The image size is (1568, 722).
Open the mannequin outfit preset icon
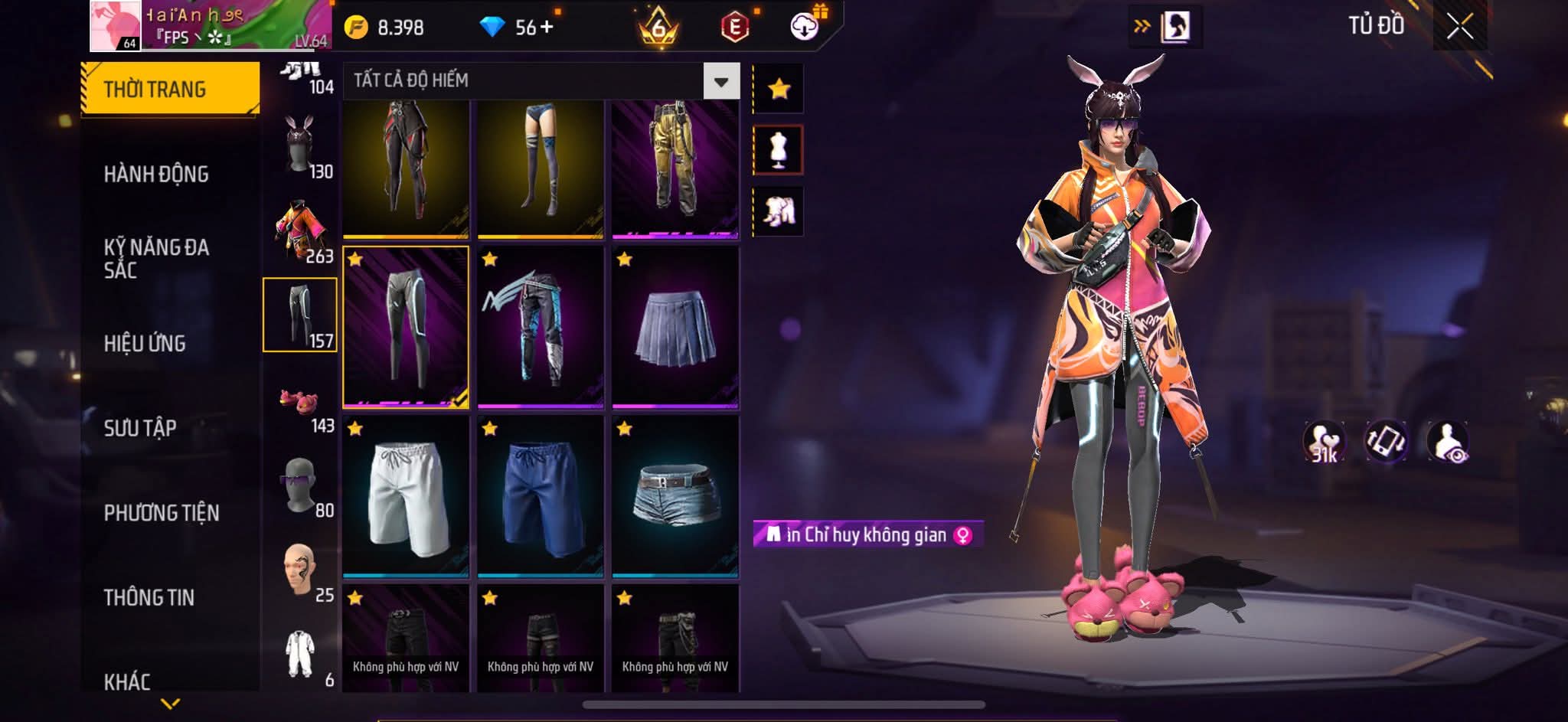(779, 149)
